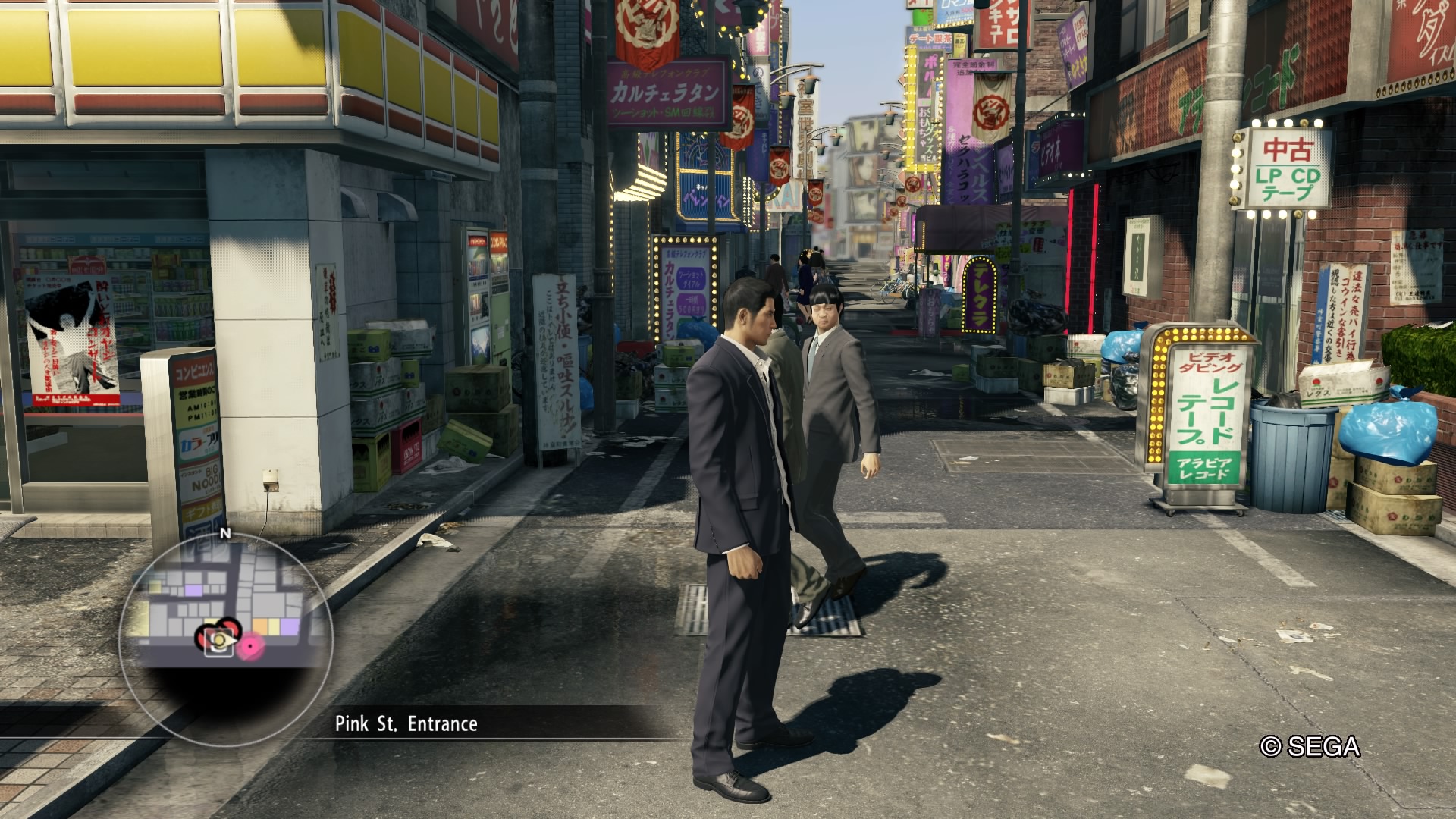
Task: Select the pink objective marker on minimap
Action: click(249, 646)
